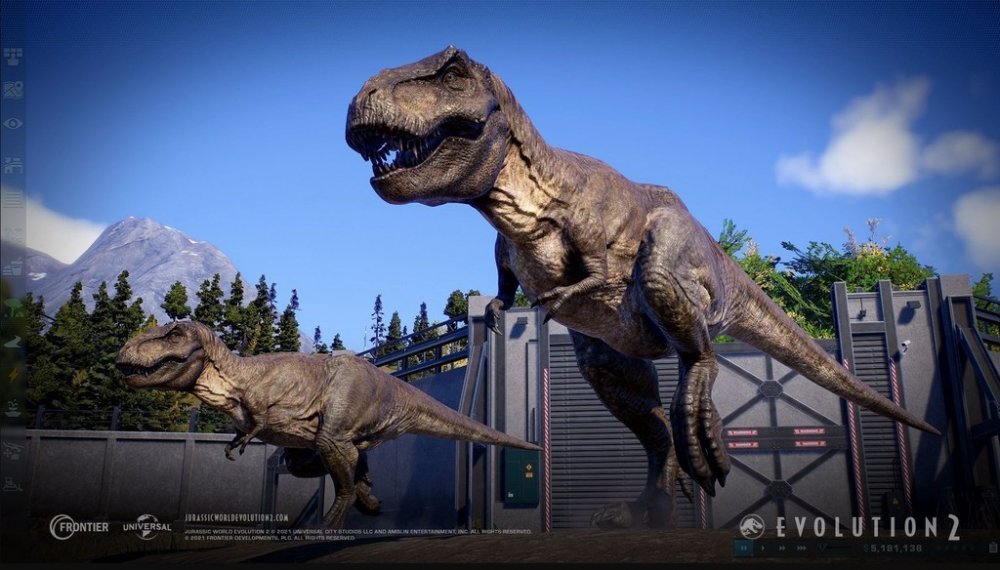Open the map icon in the sidebar
Image resolution: width=1000 pixels, height=570 pixels.
click(12, 90)
